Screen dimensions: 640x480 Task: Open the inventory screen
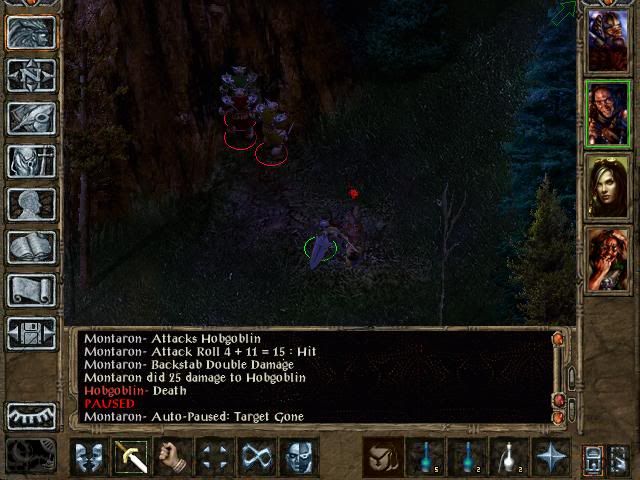click(x=31, y=161)
